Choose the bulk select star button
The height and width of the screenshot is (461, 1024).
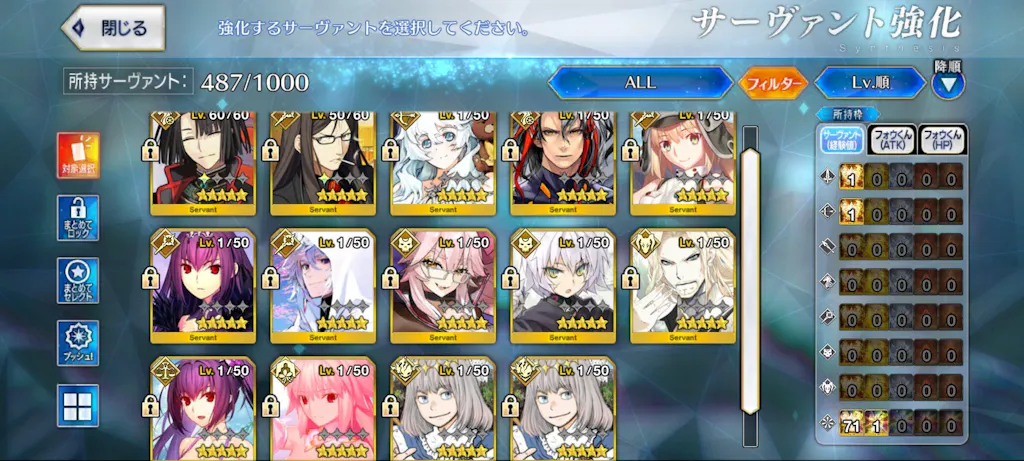click(x=78, y=281)
